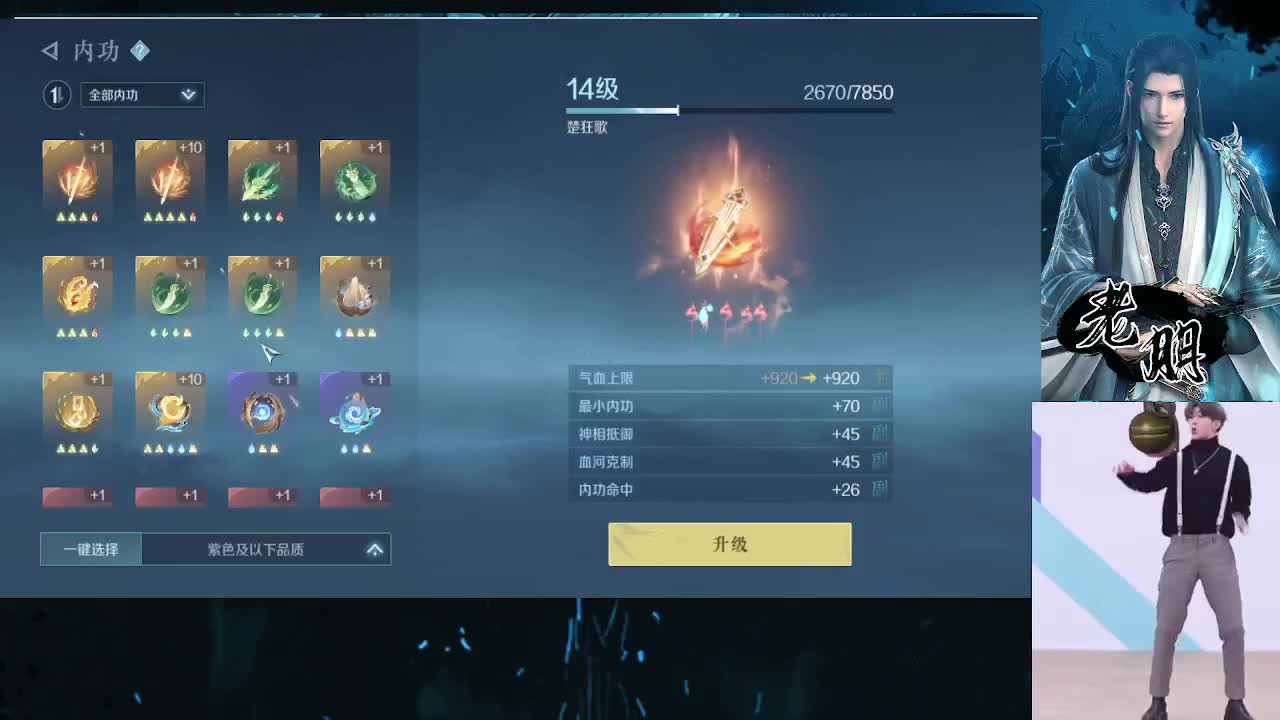Open the 内功 help question mark icon
Image resolution: width=1280 pixels, height=720 pixels.
[x=139, y=52]
